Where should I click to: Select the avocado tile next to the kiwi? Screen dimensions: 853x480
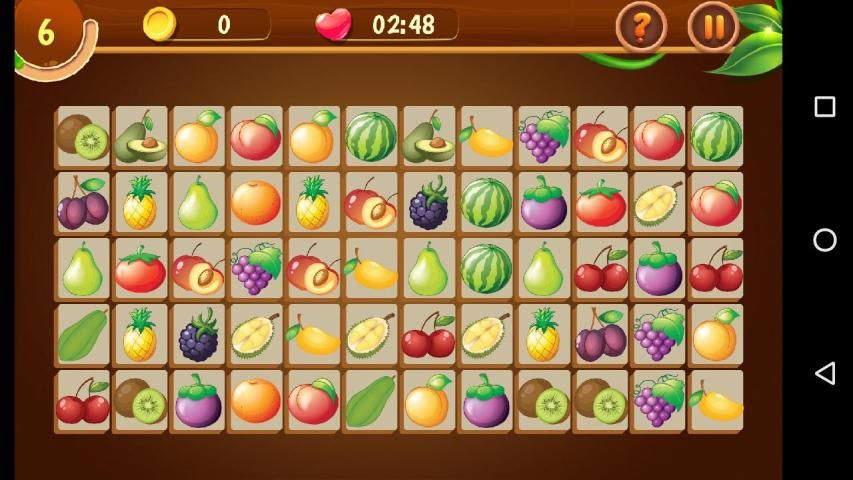point(140,137)
